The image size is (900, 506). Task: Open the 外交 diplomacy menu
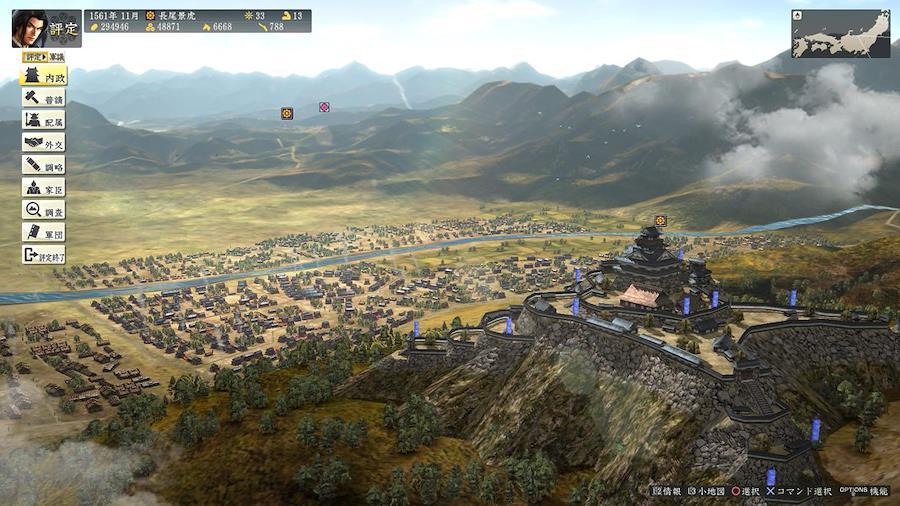(43, 143)
